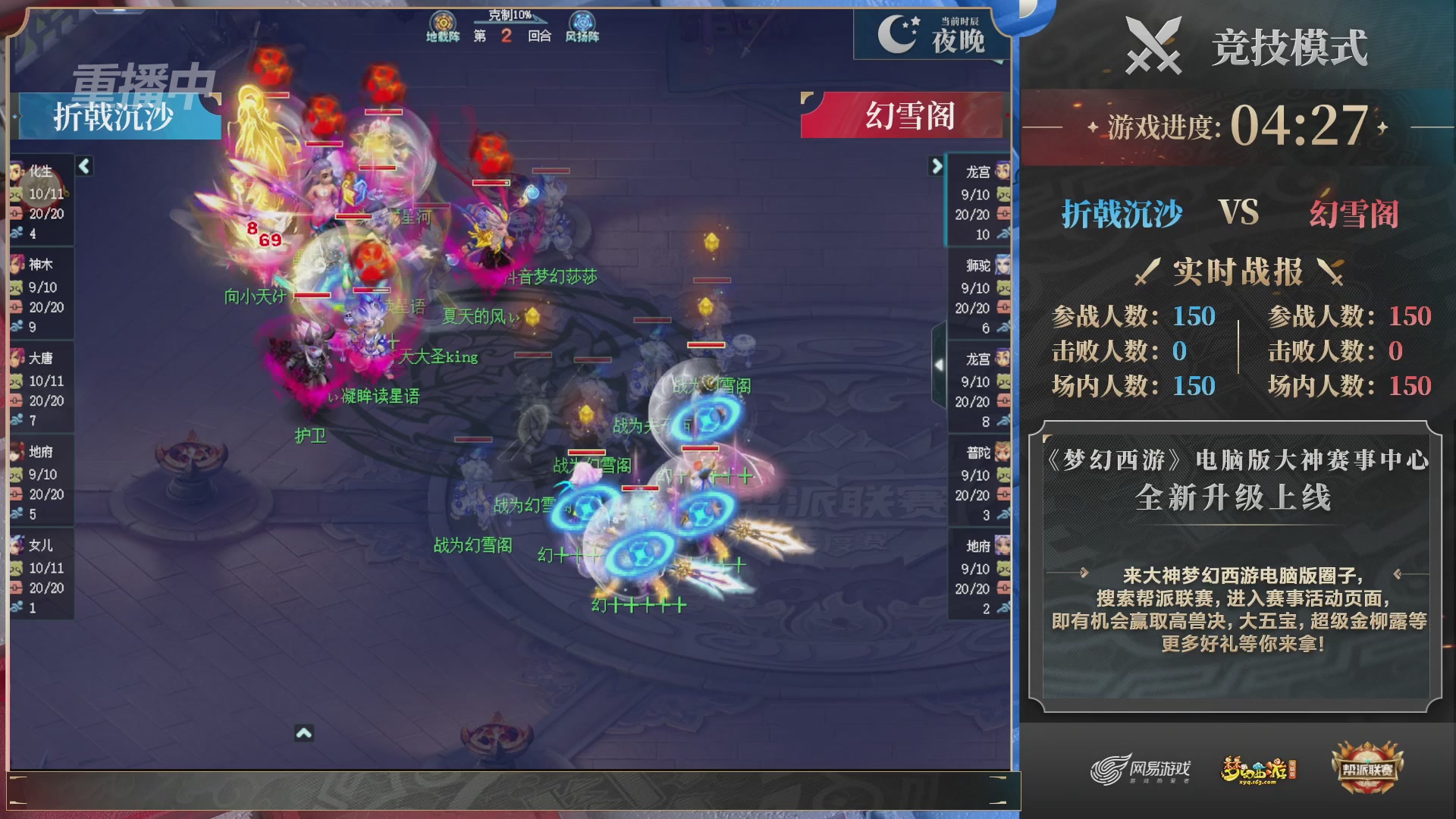Collapse the left team list panel
Viewport: 1456px width, 819px height.
(83, 165)
